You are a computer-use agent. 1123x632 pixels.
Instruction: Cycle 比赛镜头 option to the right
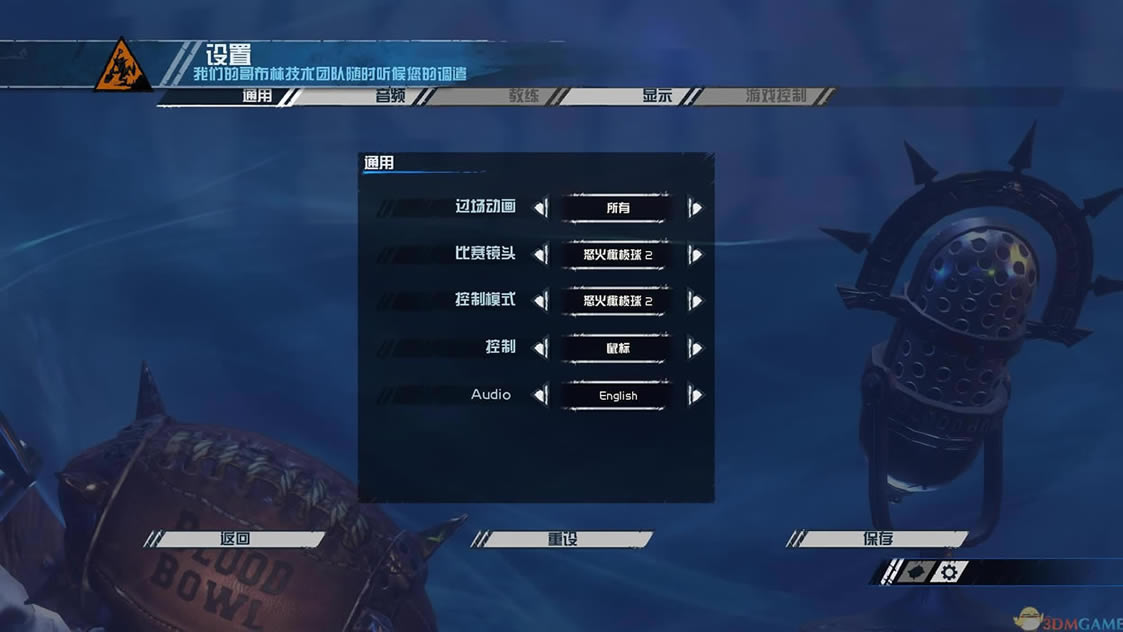coord(695,255)
